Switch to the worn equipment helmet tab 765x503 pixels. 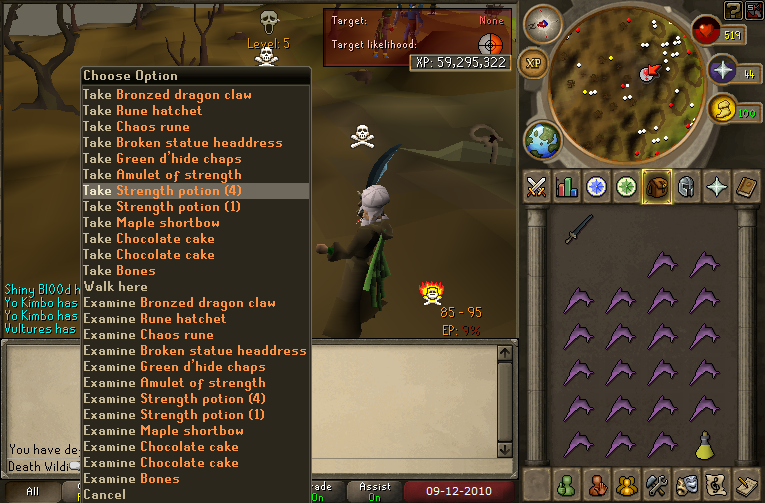point(686,187)
